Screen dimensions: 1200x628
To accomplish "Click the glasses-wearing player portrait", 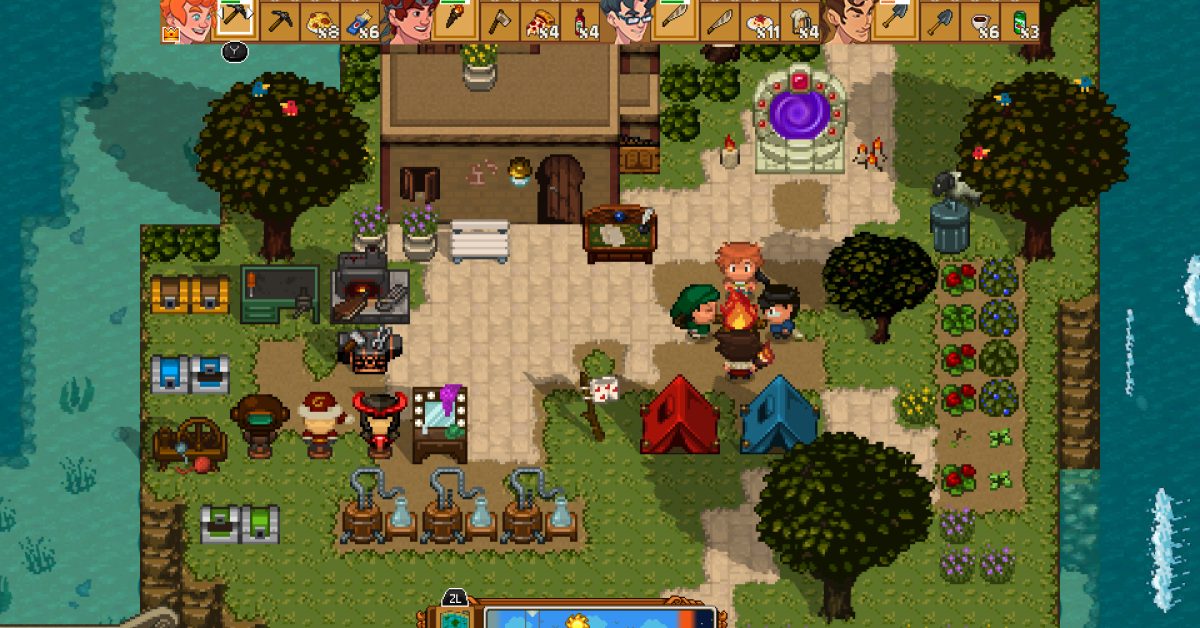I will pos(626,21).
